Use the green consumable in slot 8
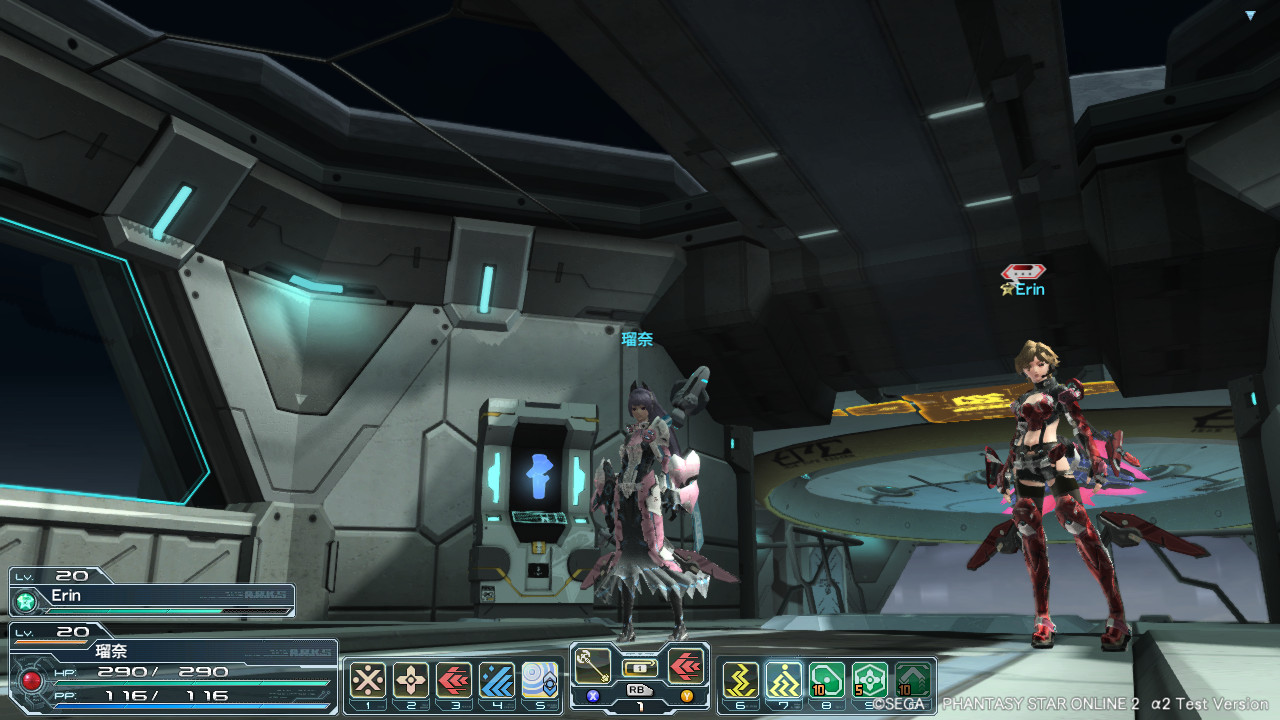The width and height of the screenshot is (1280, 720). 827,680
